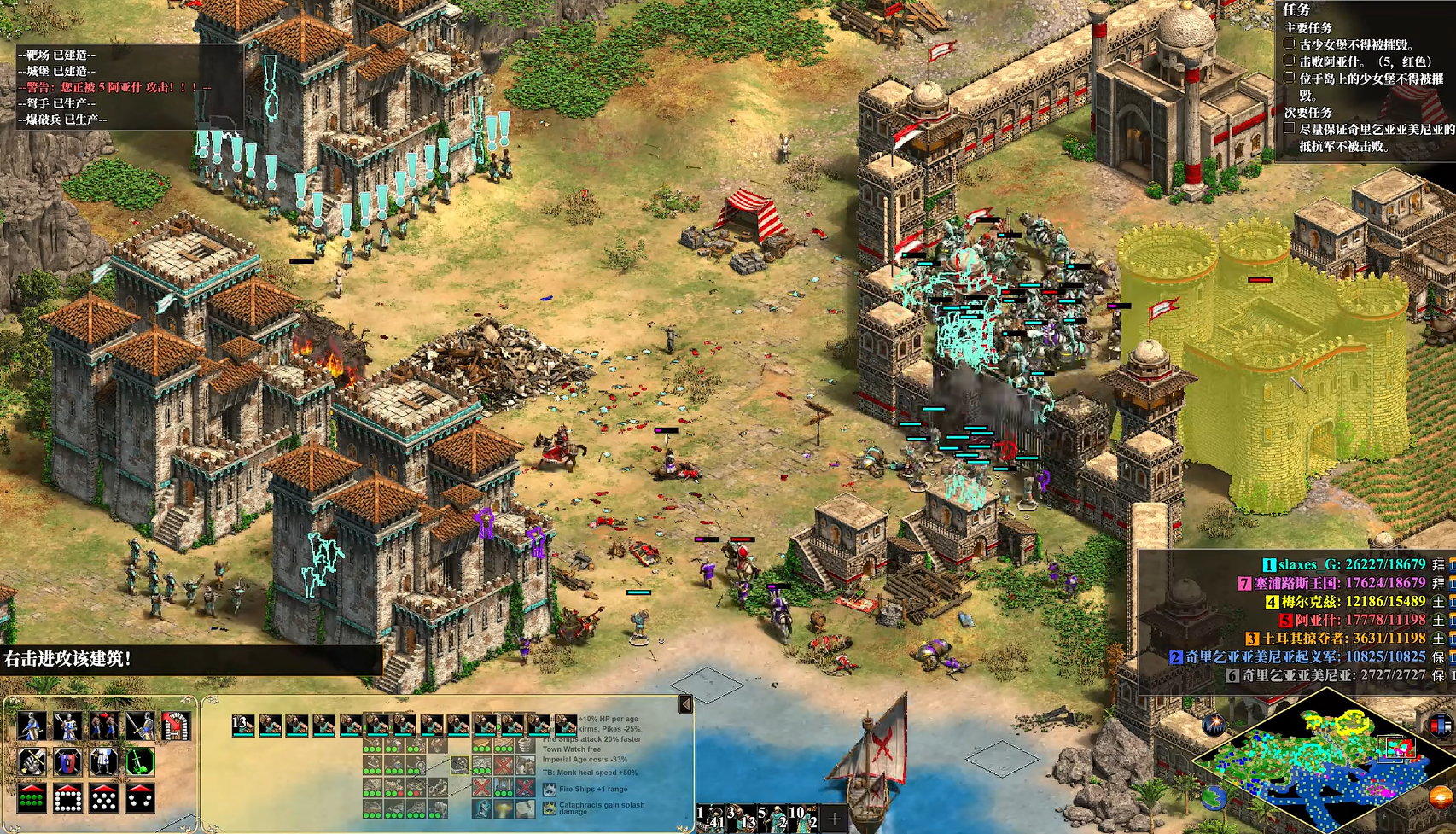Choose the Guard shield command
The height and width of the screenshot is (834, 1456).
(67, 761)
